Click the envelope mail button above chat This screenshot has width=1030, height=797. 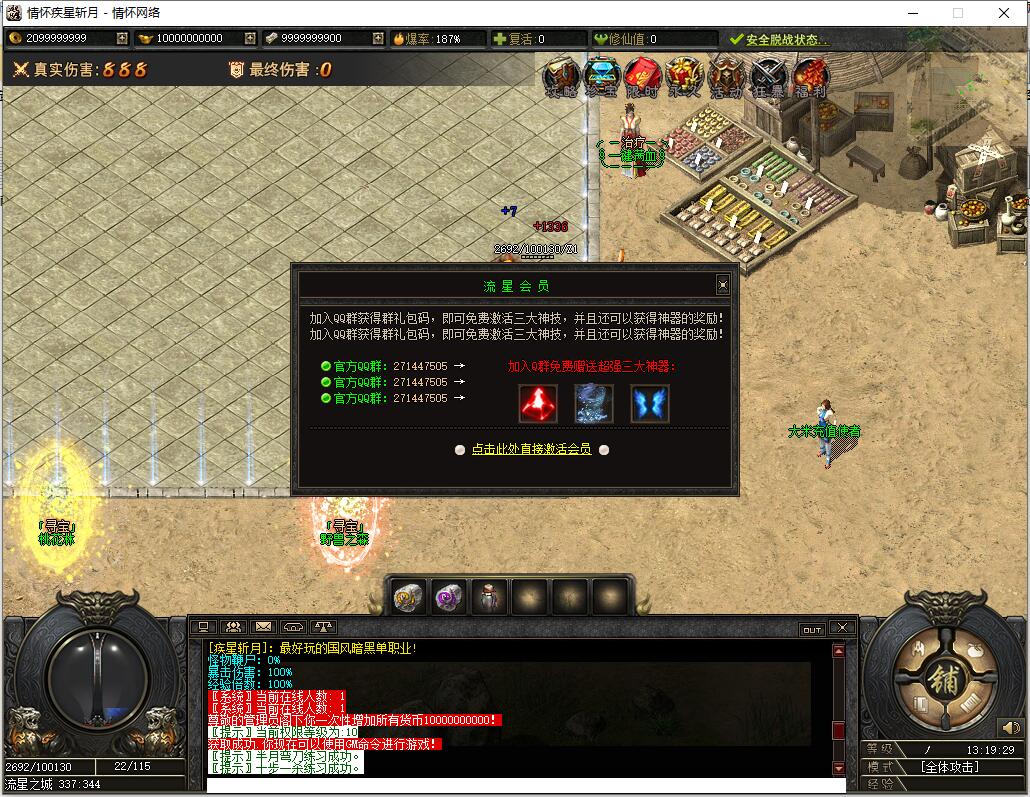264,628
